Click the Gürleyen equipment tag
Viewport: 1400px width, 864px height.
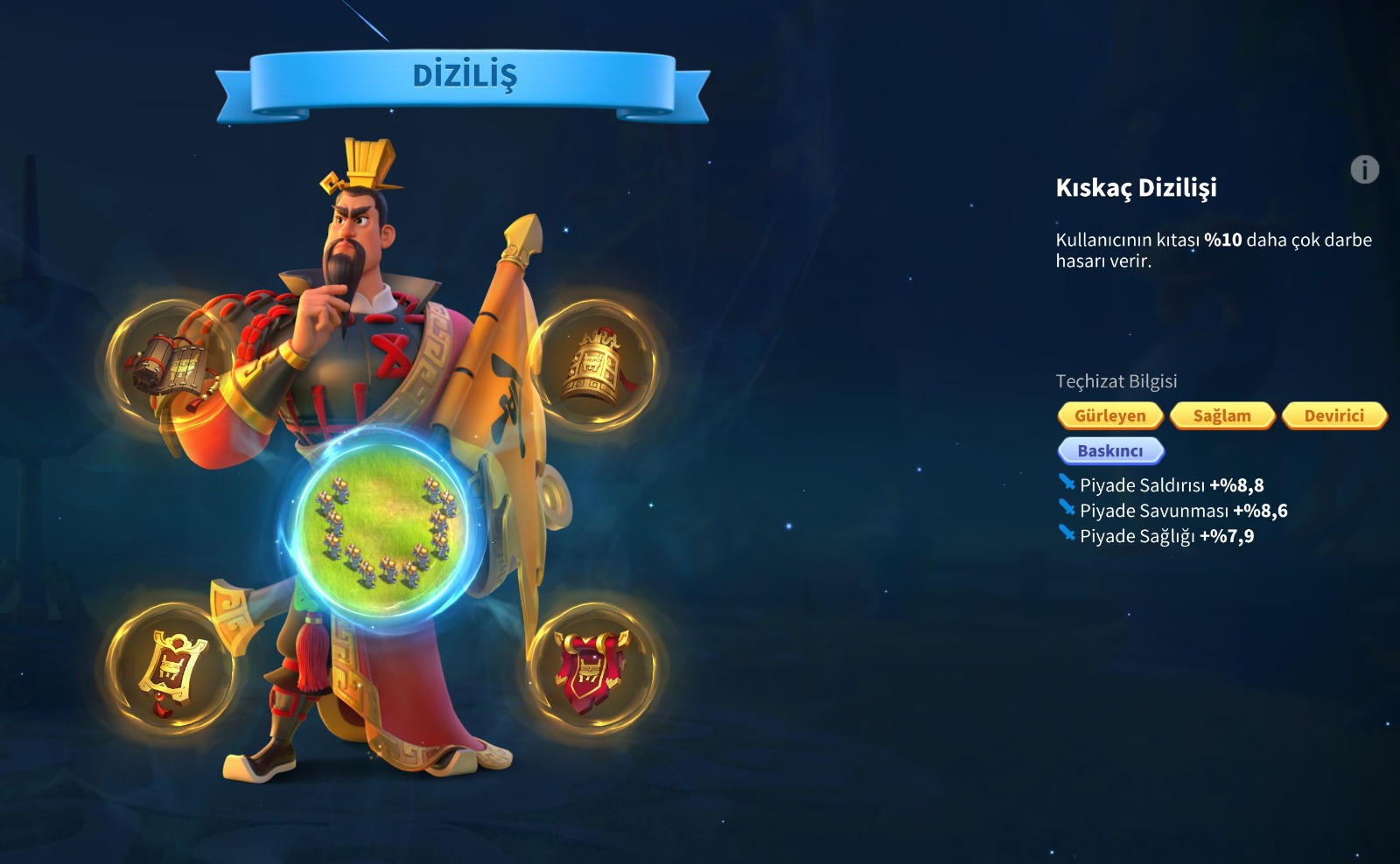click(1109, 415)
